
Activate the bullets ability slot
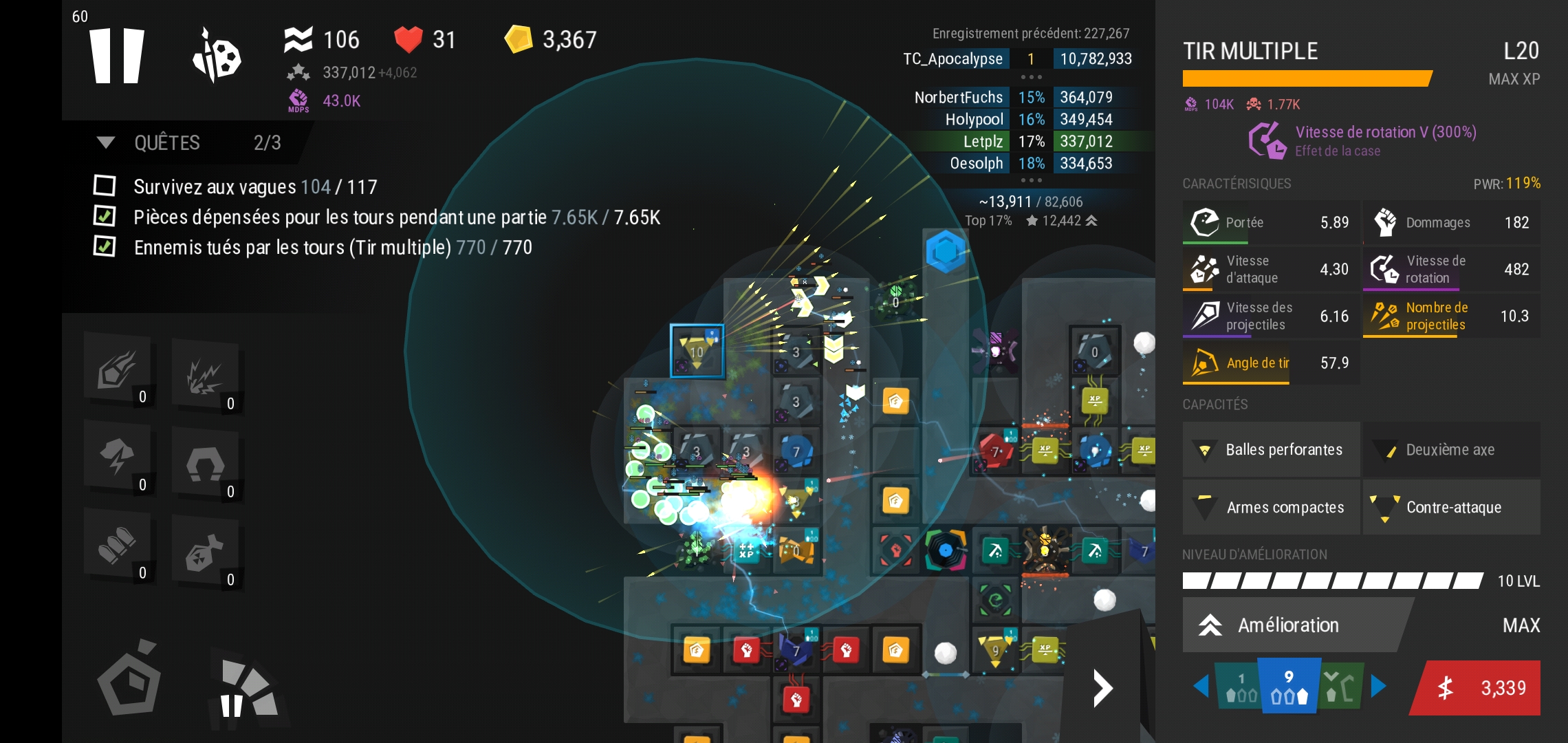click(x=118, y=546)
